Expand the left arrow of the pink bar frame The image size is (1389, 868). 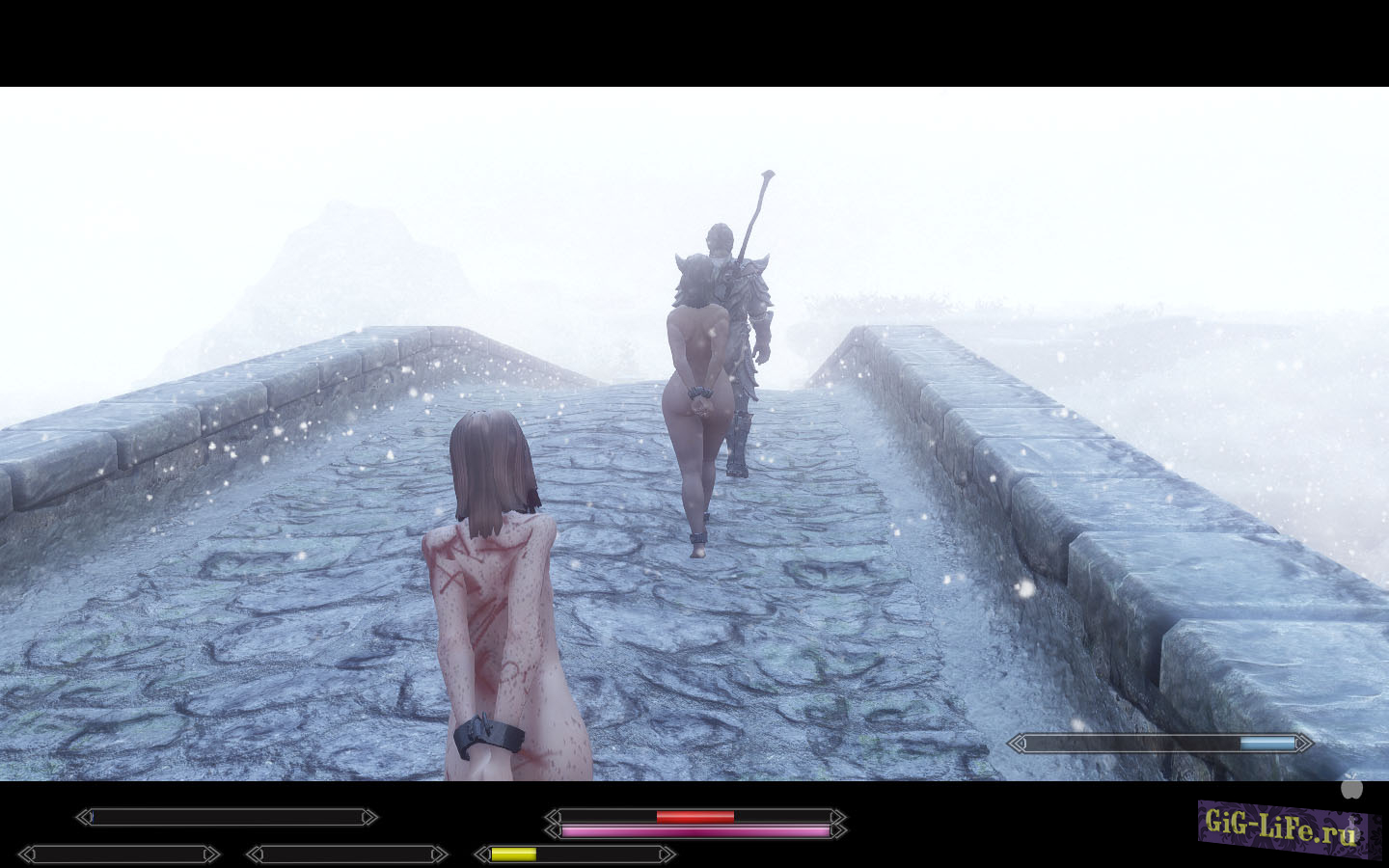point(553,828)
